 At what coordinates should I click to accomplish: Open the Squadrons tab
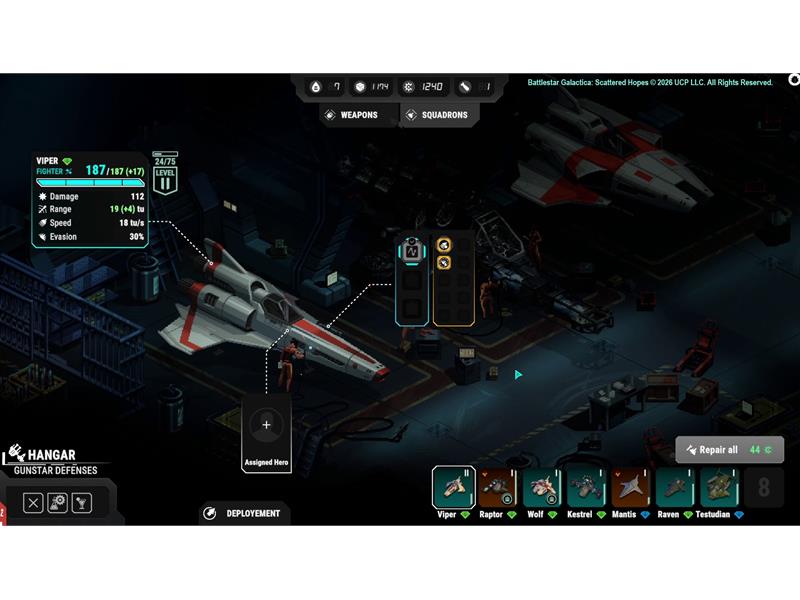[436, 115]
